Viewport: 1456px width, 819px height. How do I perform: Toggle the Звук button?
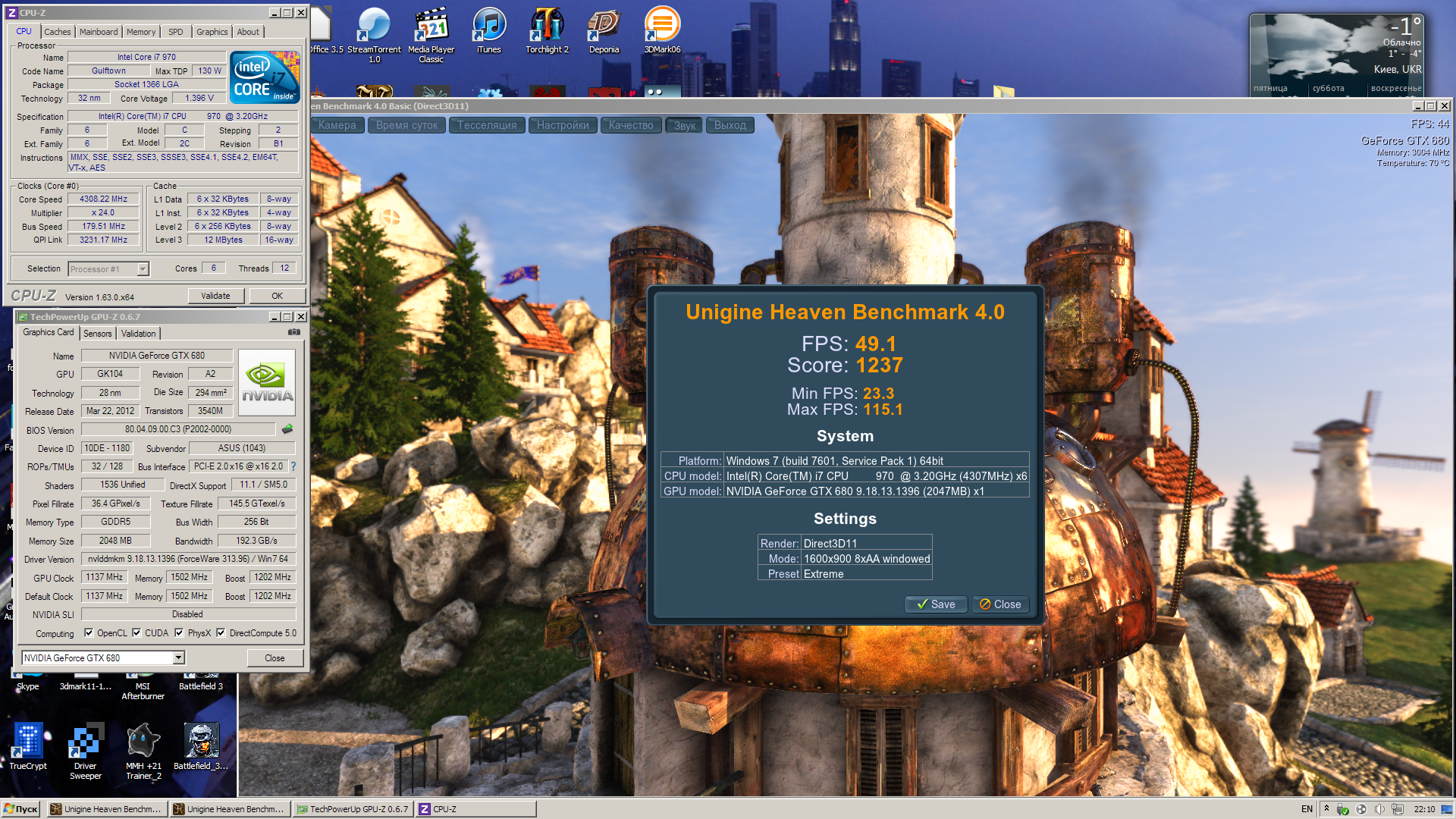coord(685,125)
